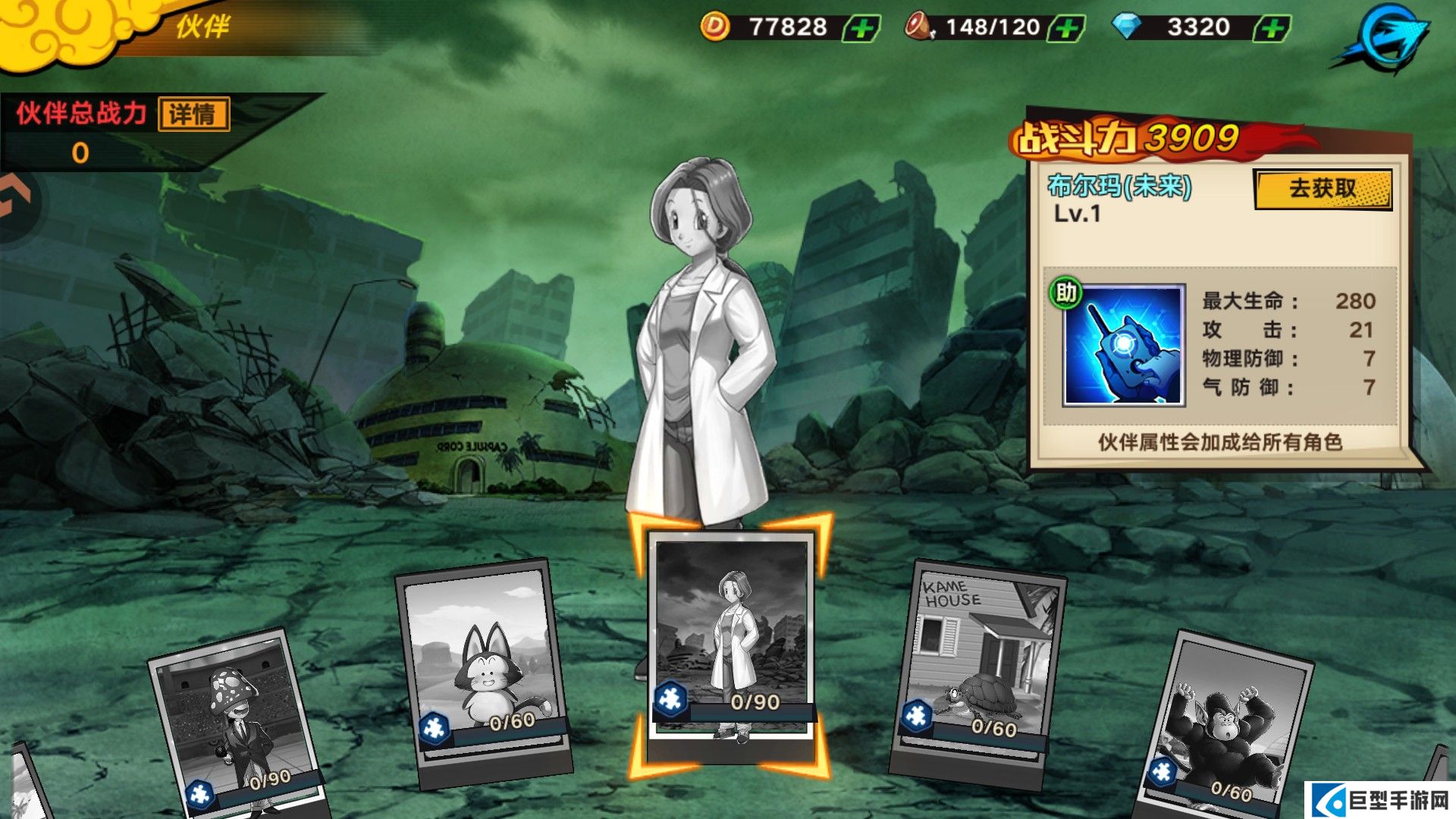Screen dimensions: 1456x819
Task: Go back using the blue arrow icon
Action: click(x=1385, y=38)
